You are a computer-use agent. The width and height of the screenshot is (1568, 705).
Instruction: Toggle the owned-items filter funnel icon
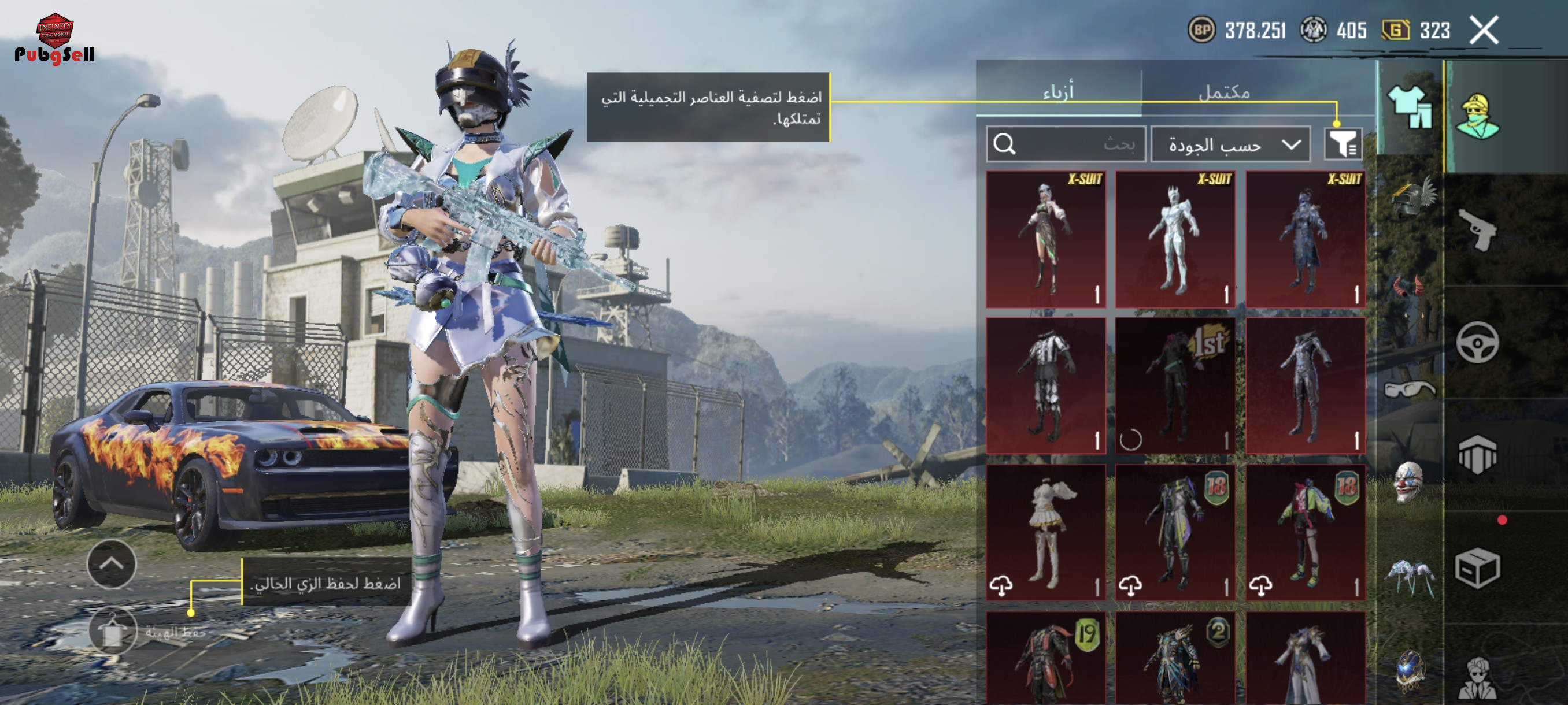pos(1342,144)
